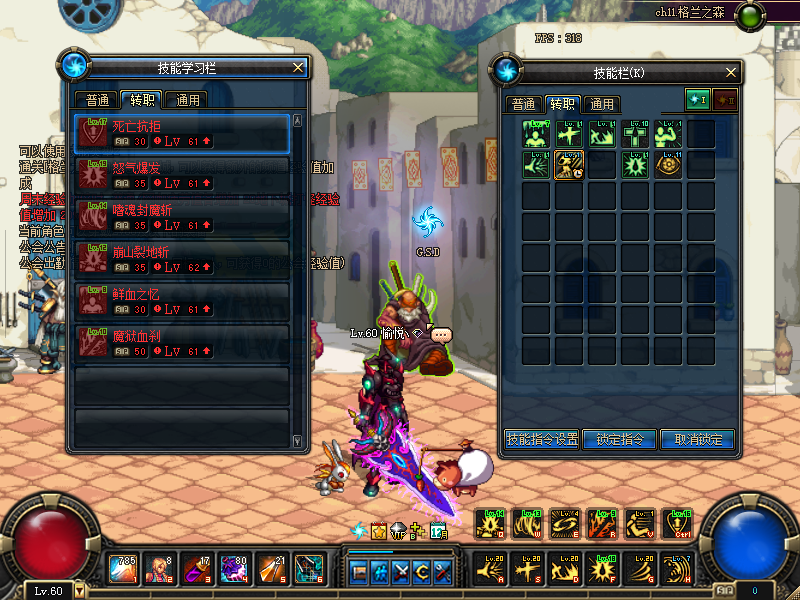The height and width of the screenshot is (600, 800).
Task: Switch to 普通 tab in skill learning window
Action: pos(97,100)
